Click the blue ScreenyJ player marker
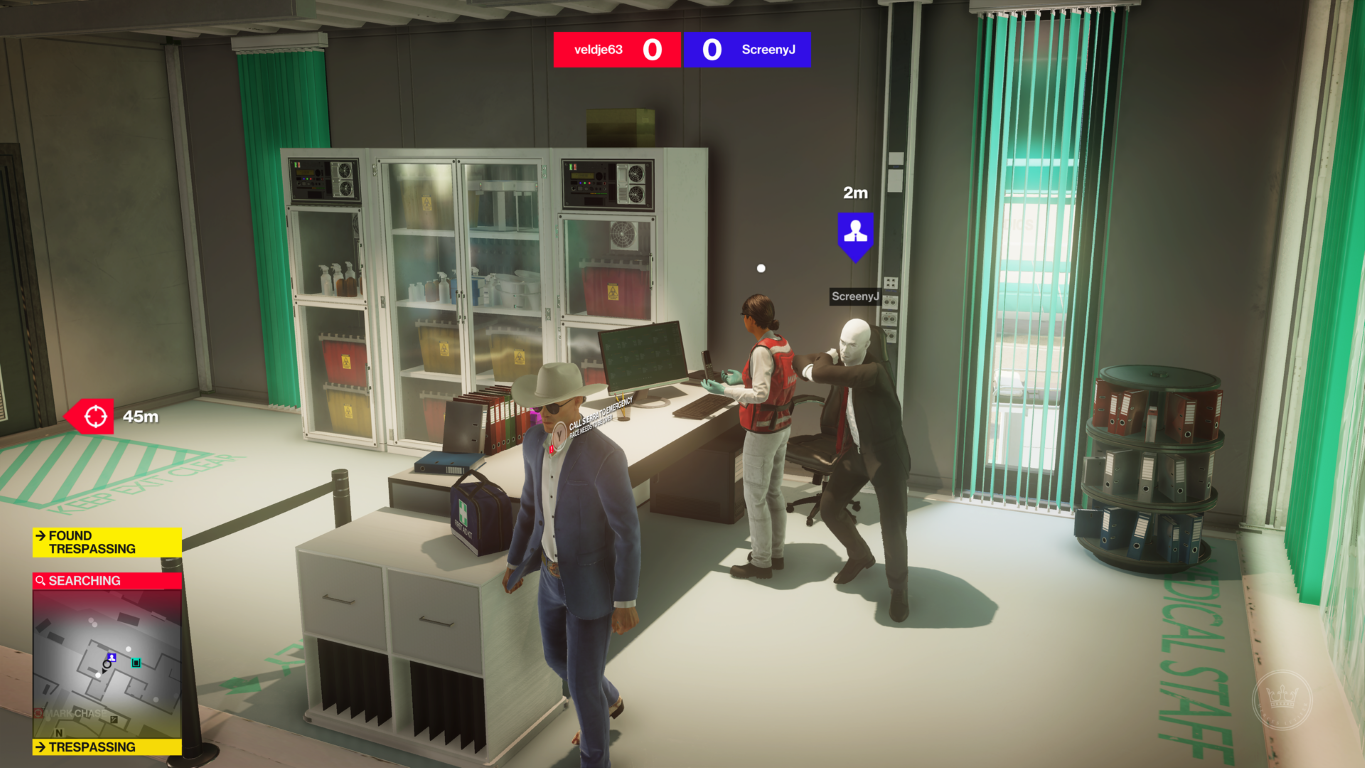Viewport: 1365px width, 768px height. point(855,233)
